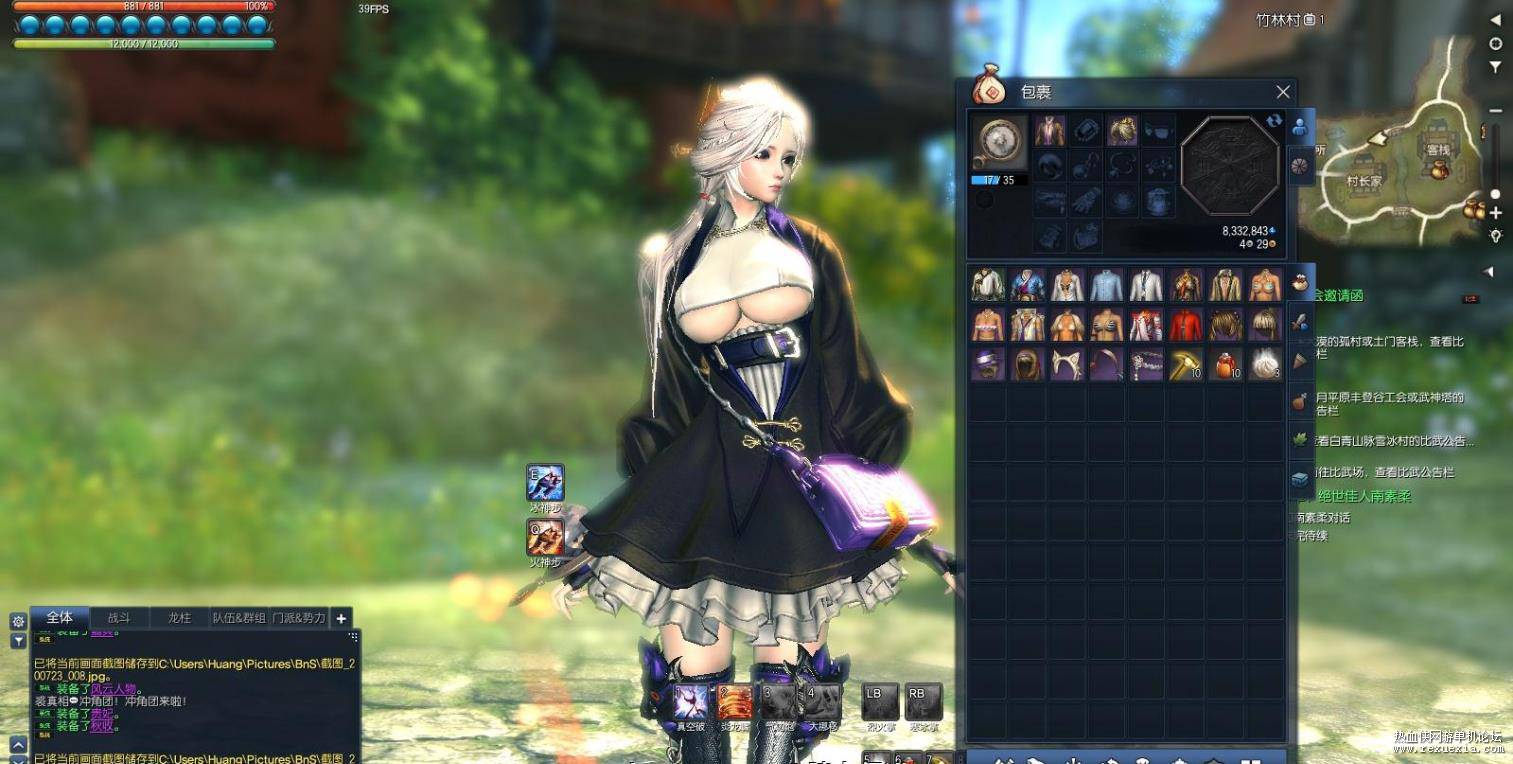Open the 龙柱 chat tab
This screenshot has height=764, width=1513.
point(179,618)
